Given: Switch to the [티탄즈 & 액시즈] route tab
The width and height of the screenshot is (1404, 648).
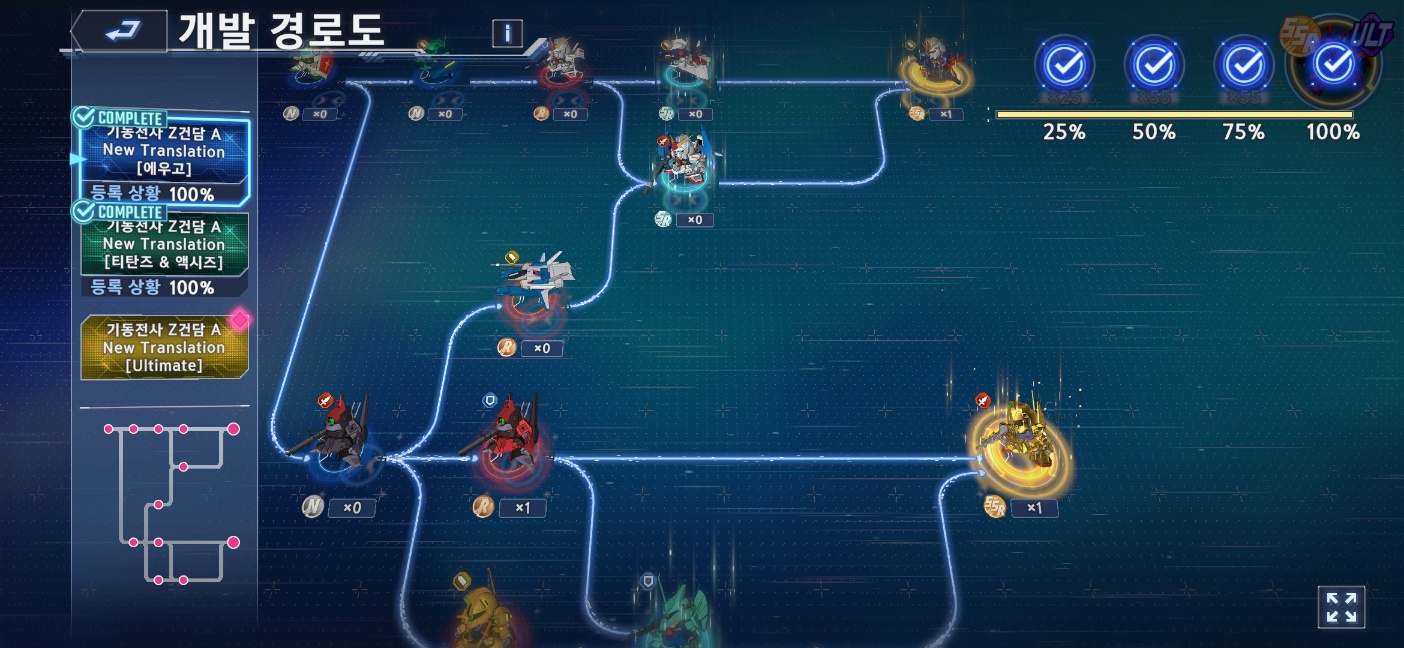Looking at the screenshot, I should pos(163,245).
